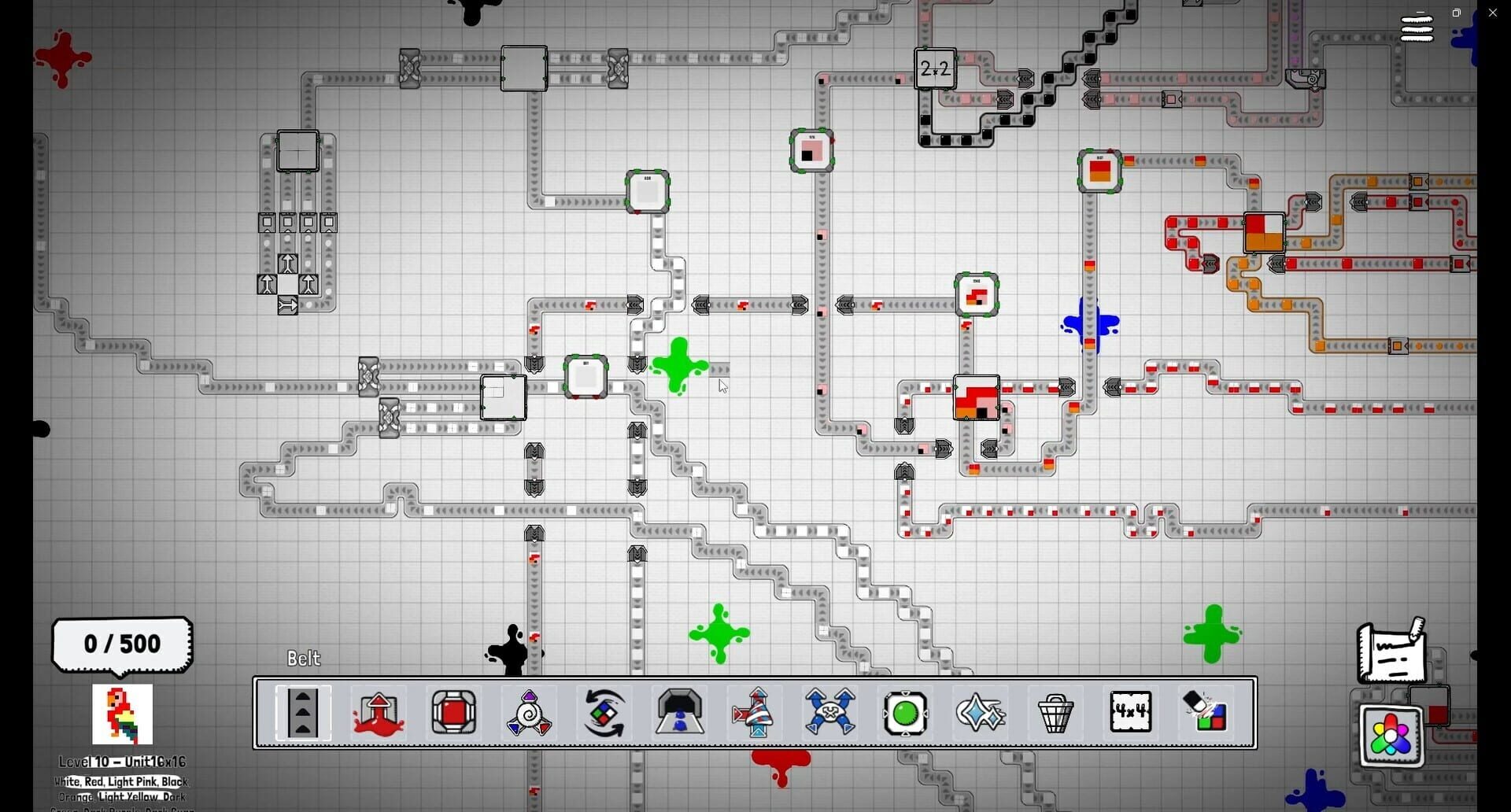Select the swirl color mixer tool
This screenshot has height=812, width=1511.
(x=527, y=712)
